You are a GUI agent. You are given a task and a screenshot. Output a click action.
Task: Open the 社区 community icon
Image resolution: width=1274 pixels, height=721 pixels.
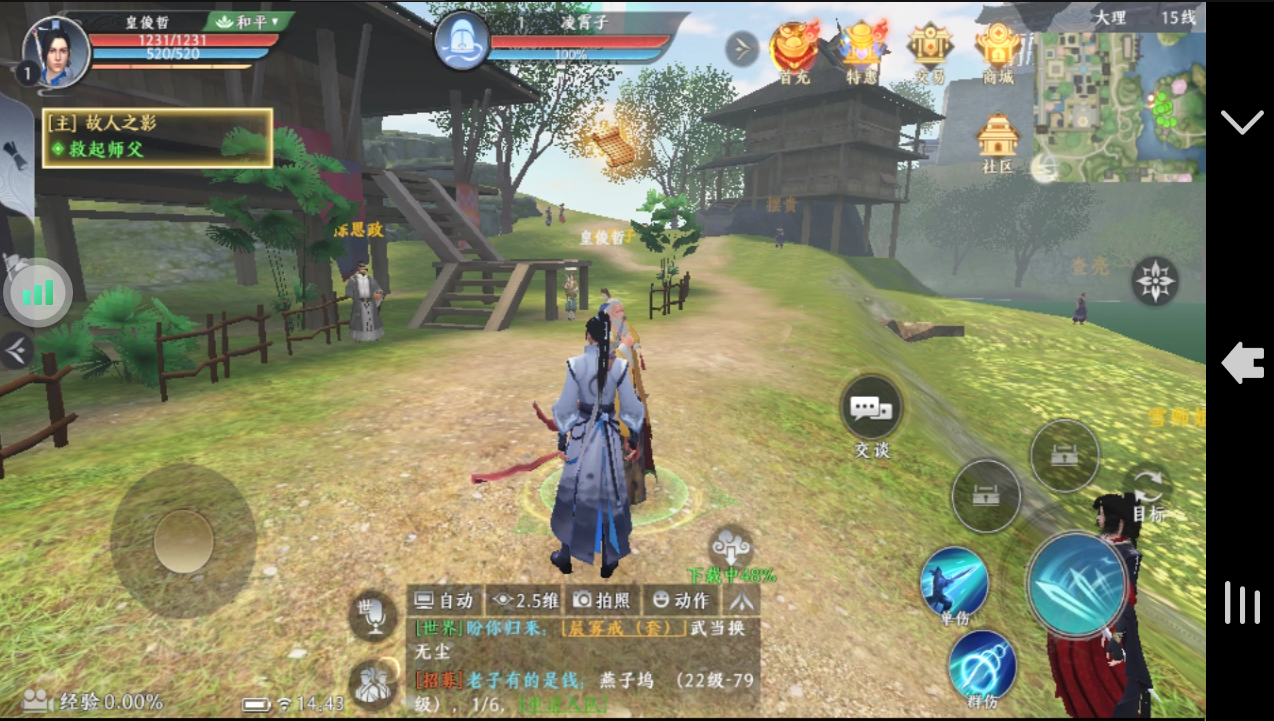[x=997, y=142]
